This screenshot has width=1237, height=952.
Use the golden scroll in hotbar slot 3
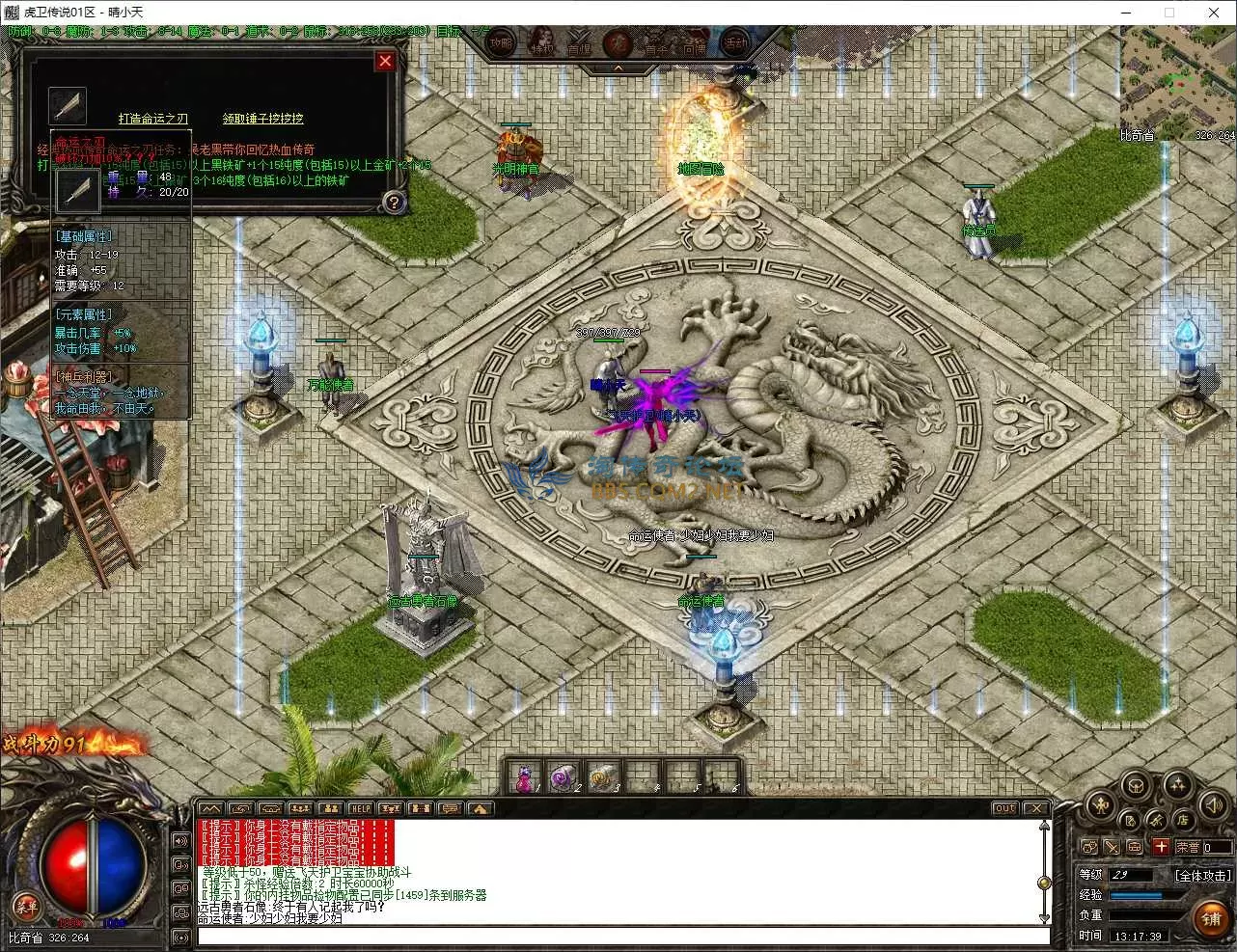[x=600, y=776]
